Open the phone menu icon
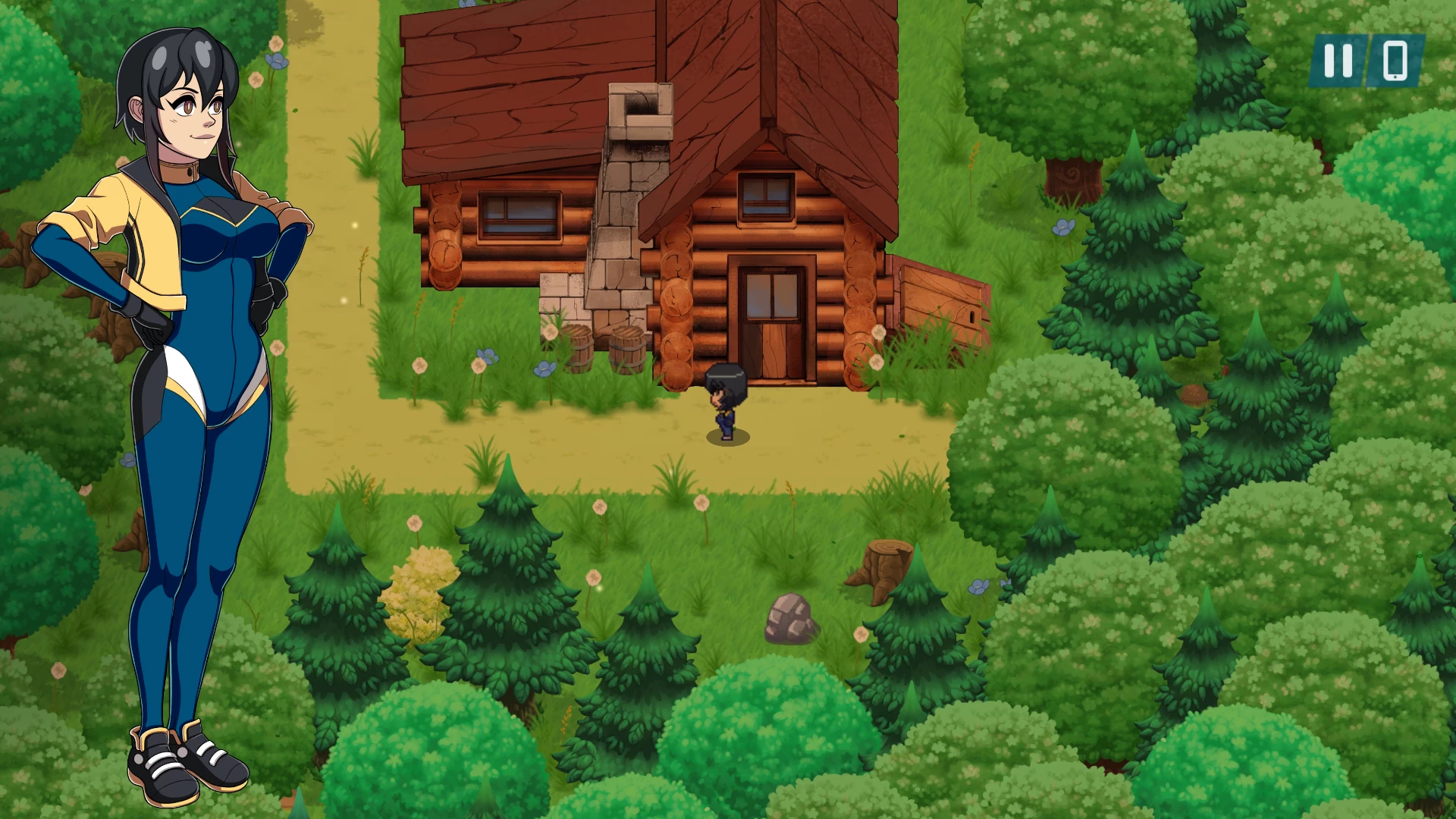This screenshot has width=1456, height=819. (x=1395, y=61)
